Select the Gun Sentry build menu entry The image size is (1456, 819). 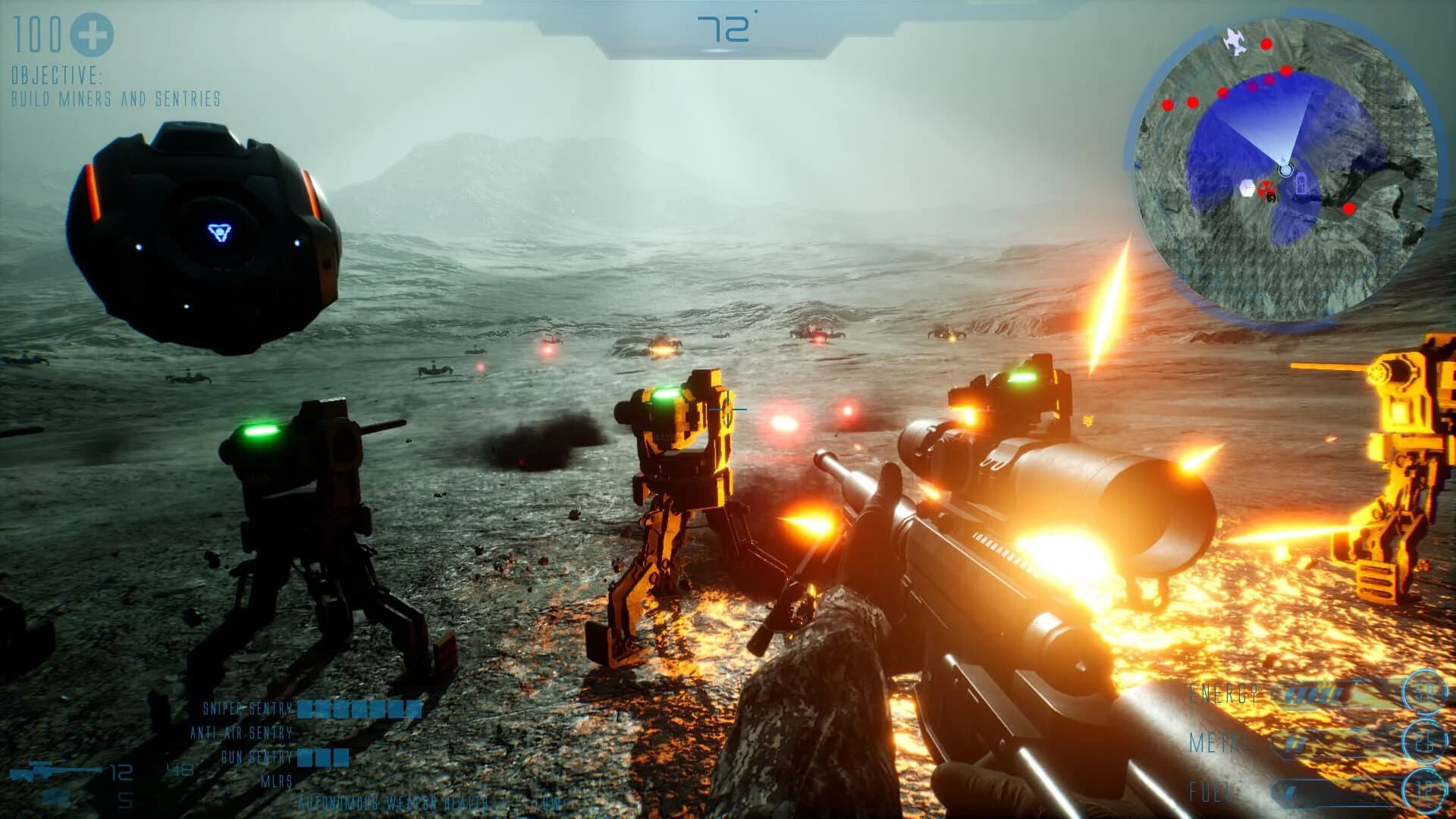pos(256,756)
